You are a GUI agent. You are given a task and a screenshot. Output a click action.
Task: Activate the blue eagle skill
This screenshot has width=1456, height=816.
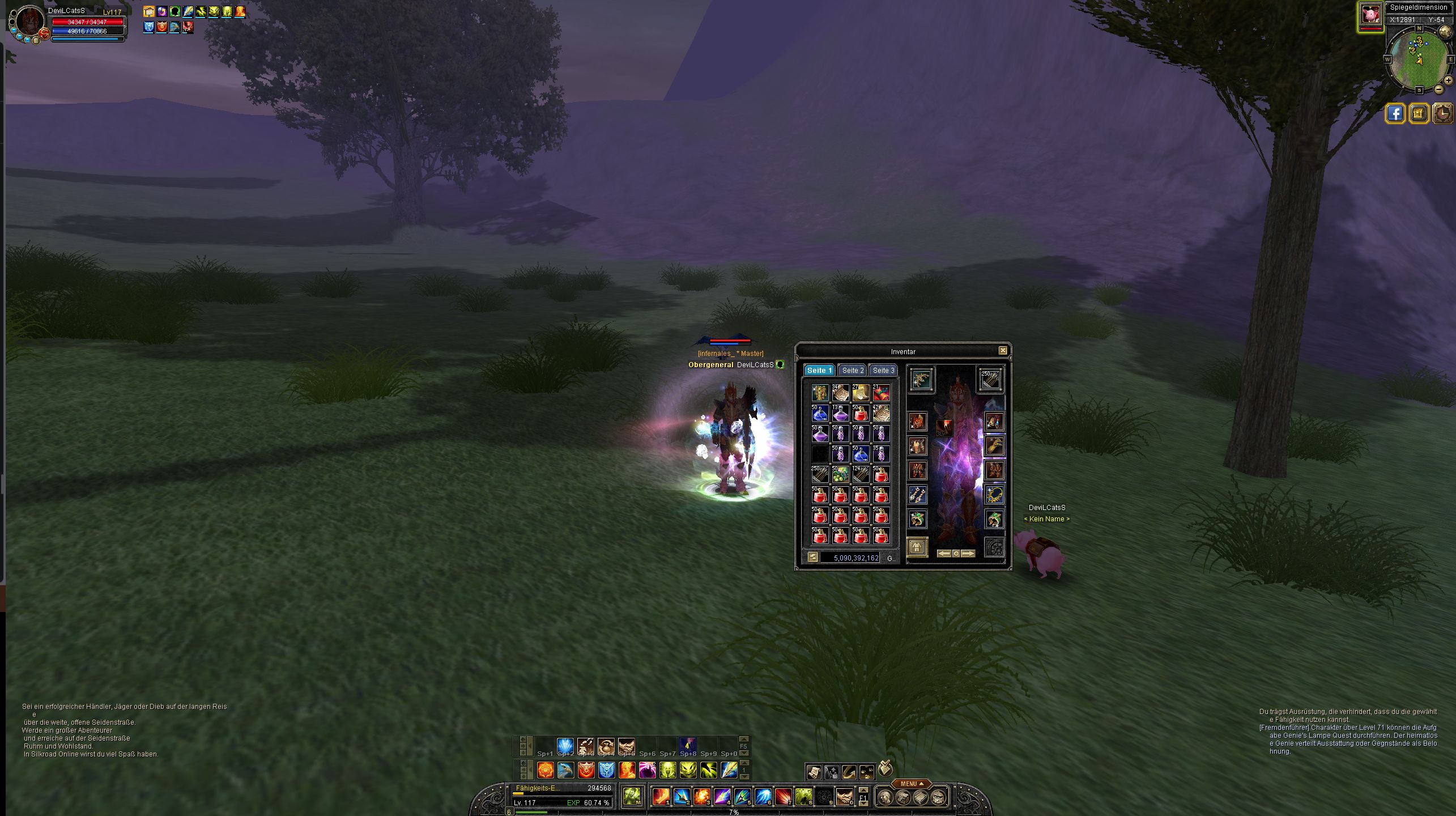click(566, 770)
